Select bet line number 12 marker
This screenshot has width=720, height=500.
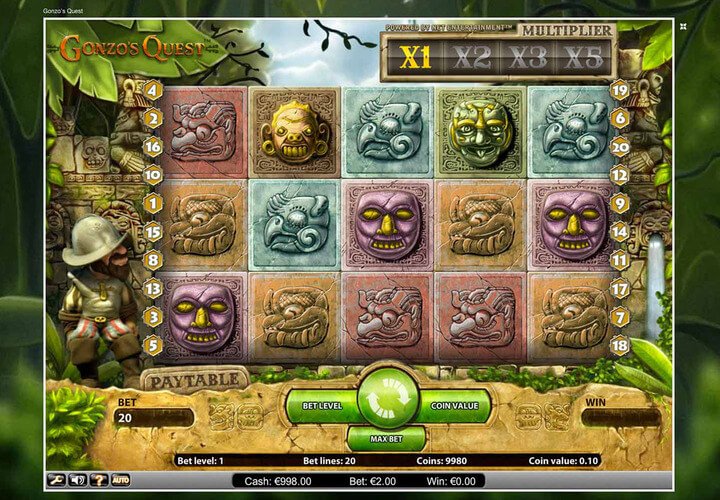619,174
